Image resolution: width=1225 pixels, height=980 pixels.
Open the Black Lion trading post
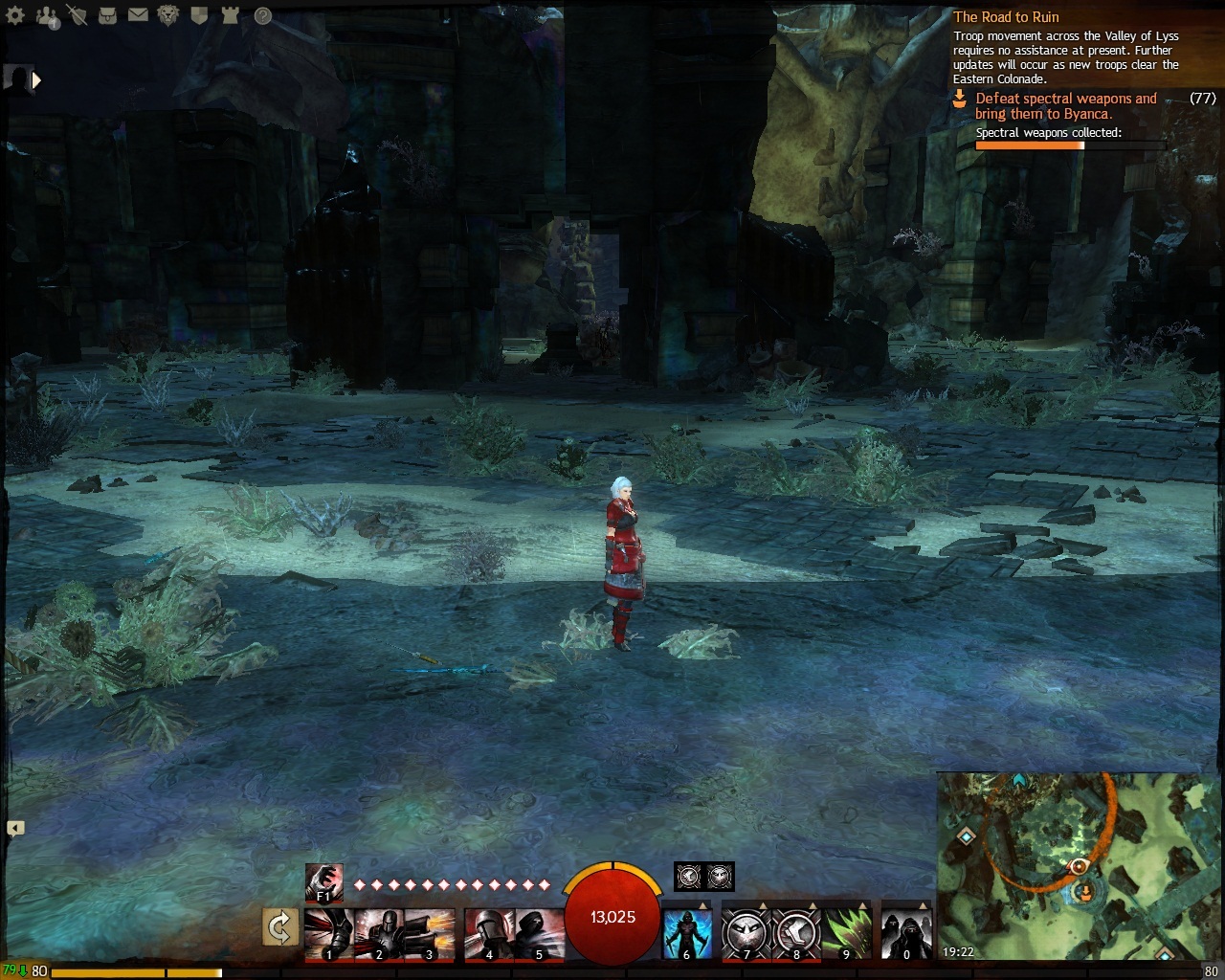[x=168, y=15]
